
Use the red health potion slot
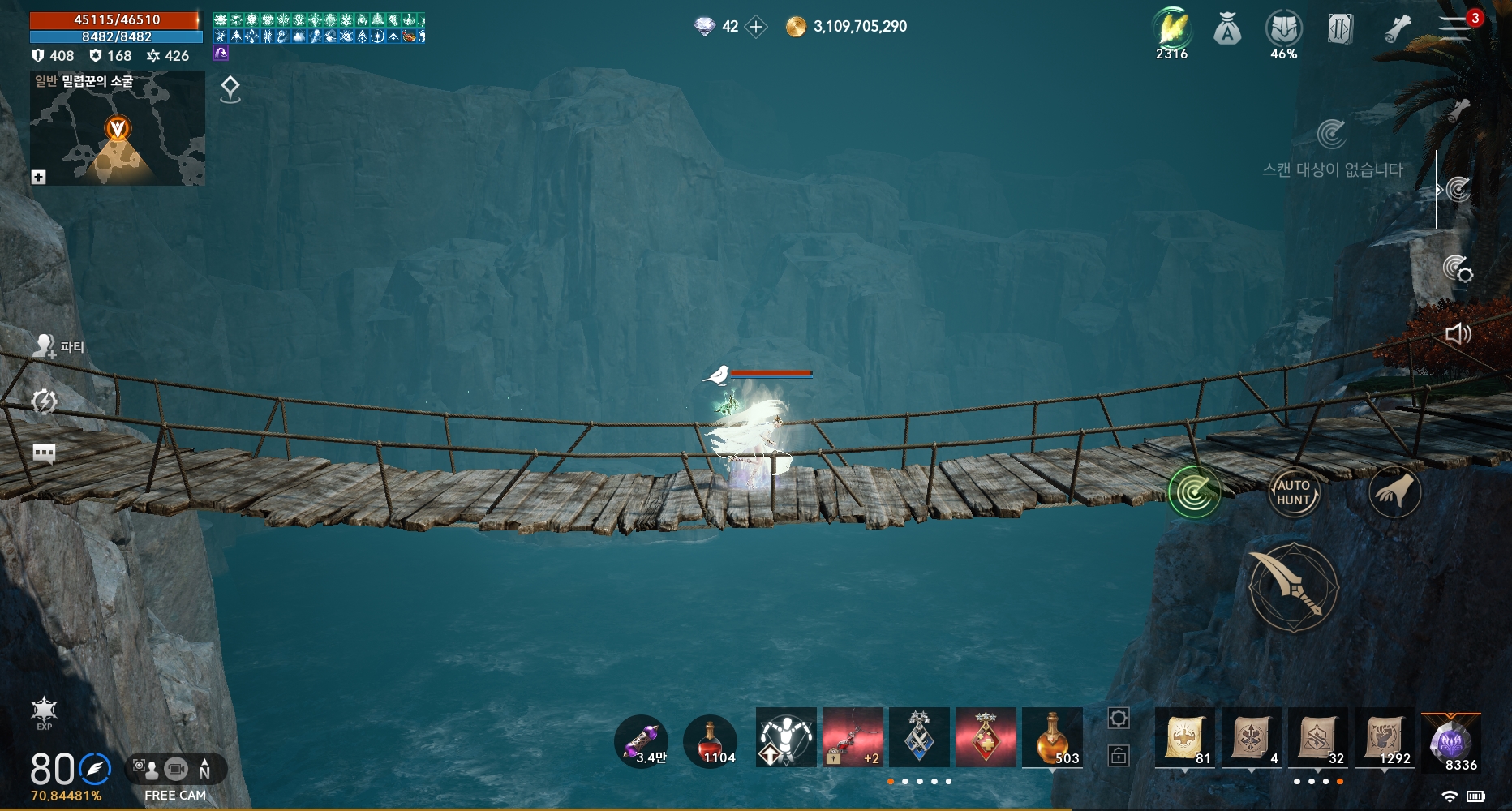[710, 740]
